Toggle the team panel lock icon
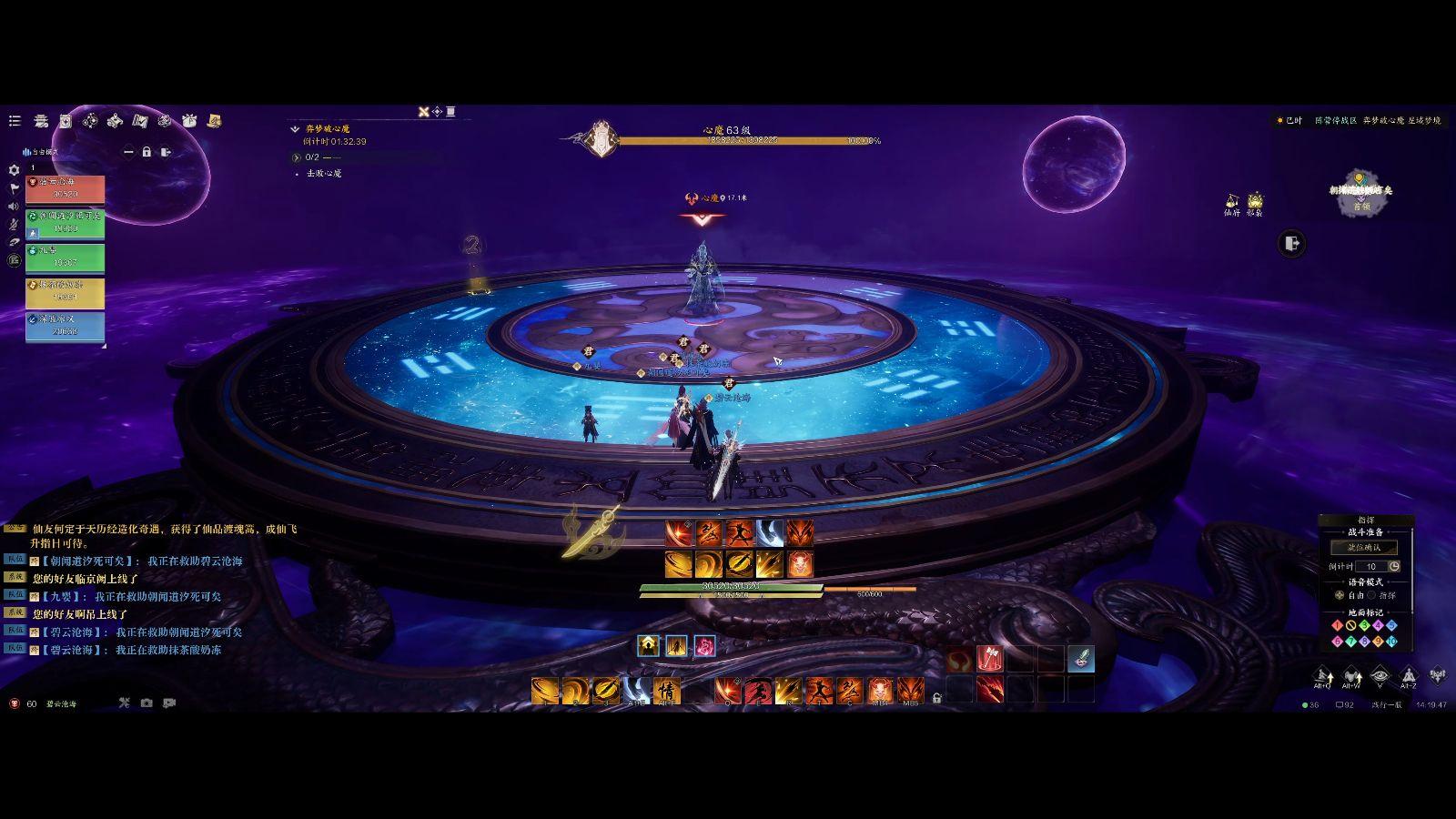Viewport: 1456px width, 819px height. click(147, 152)
